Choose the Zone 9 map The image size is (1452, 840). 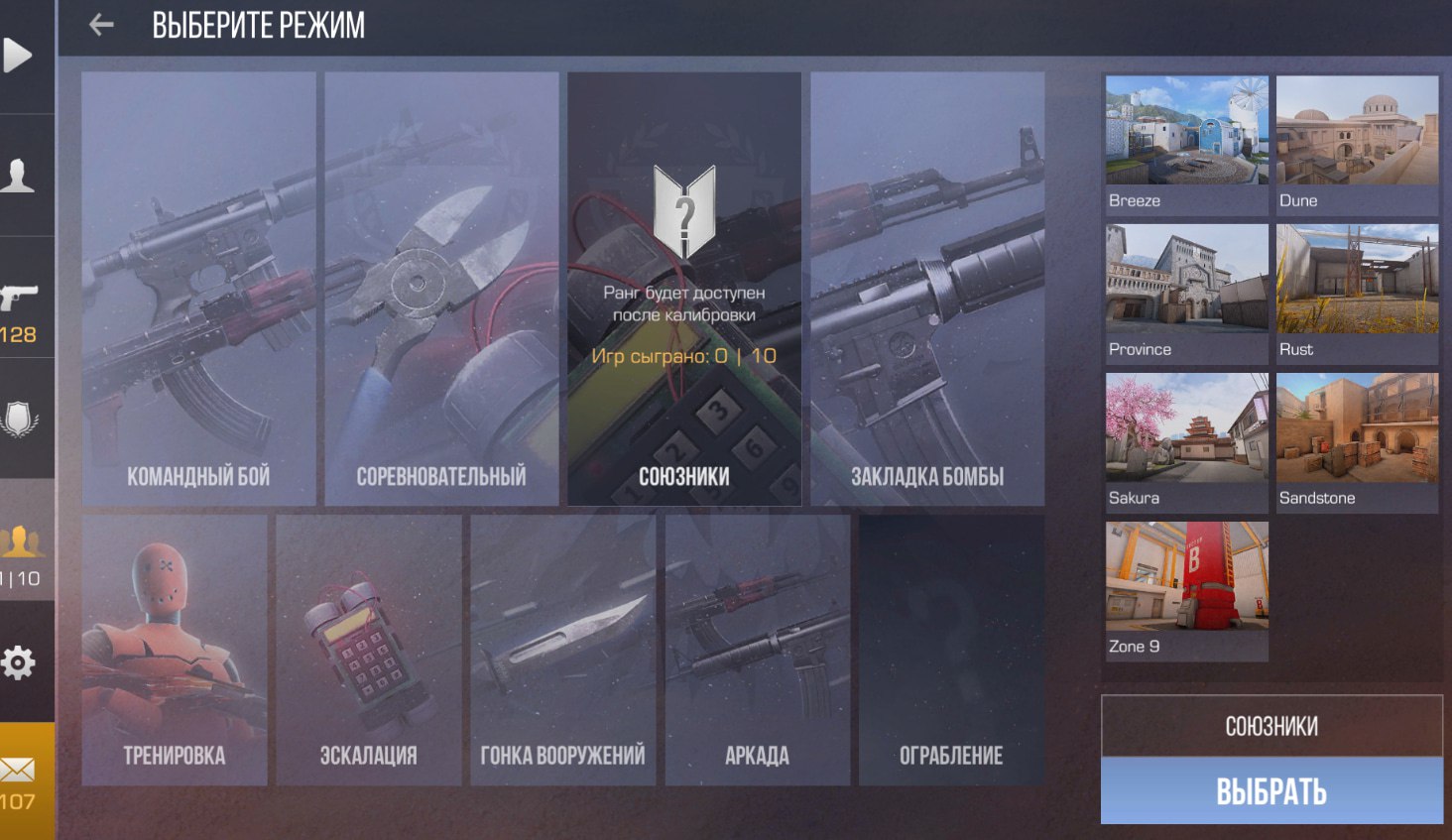point(1186,591)
